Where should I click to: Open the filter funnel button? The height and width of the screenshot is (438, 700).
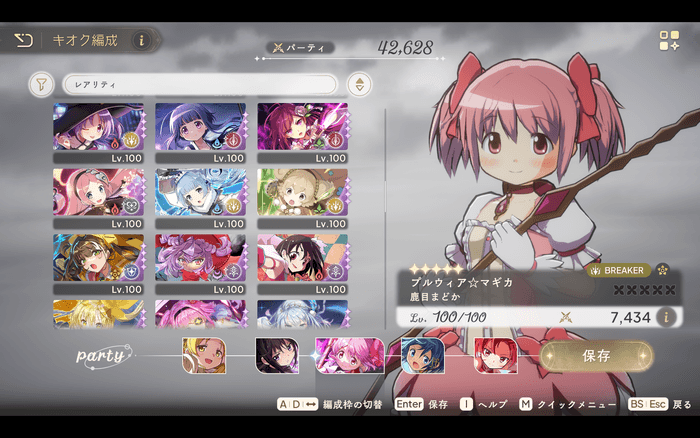tap(41, 84)
